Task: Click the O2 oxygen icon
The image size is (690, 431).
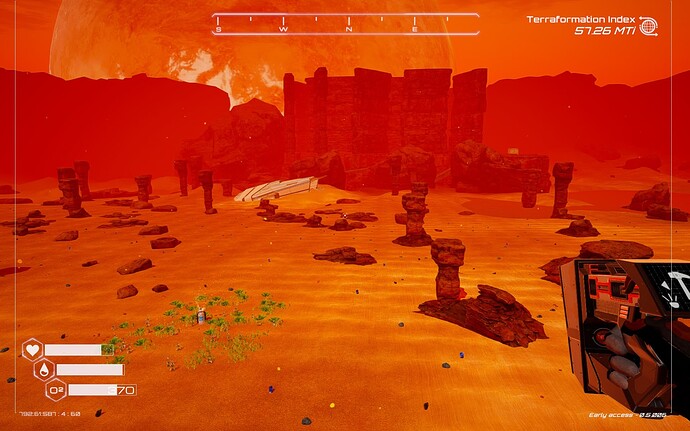Action: pos(55,390)
